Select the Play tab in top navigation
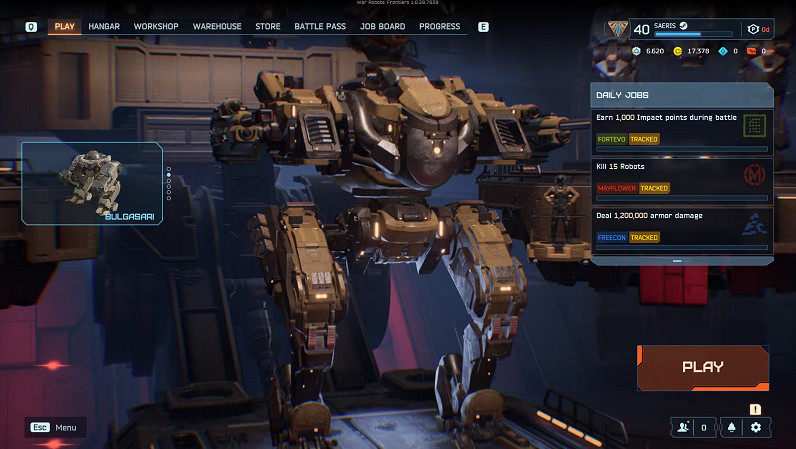796x449 pixels. click(x=65, y=26)
